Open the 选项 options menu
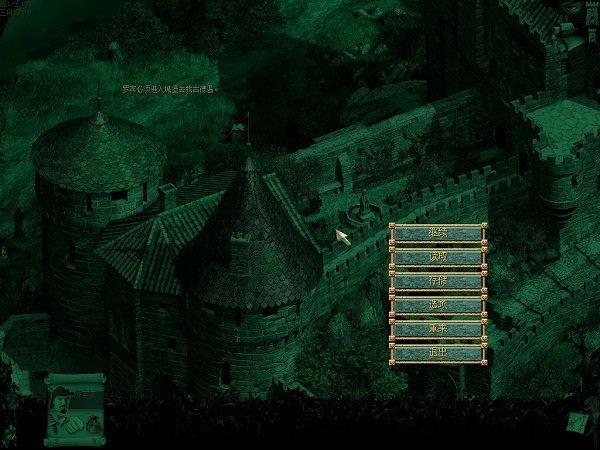 click(437, 305)
